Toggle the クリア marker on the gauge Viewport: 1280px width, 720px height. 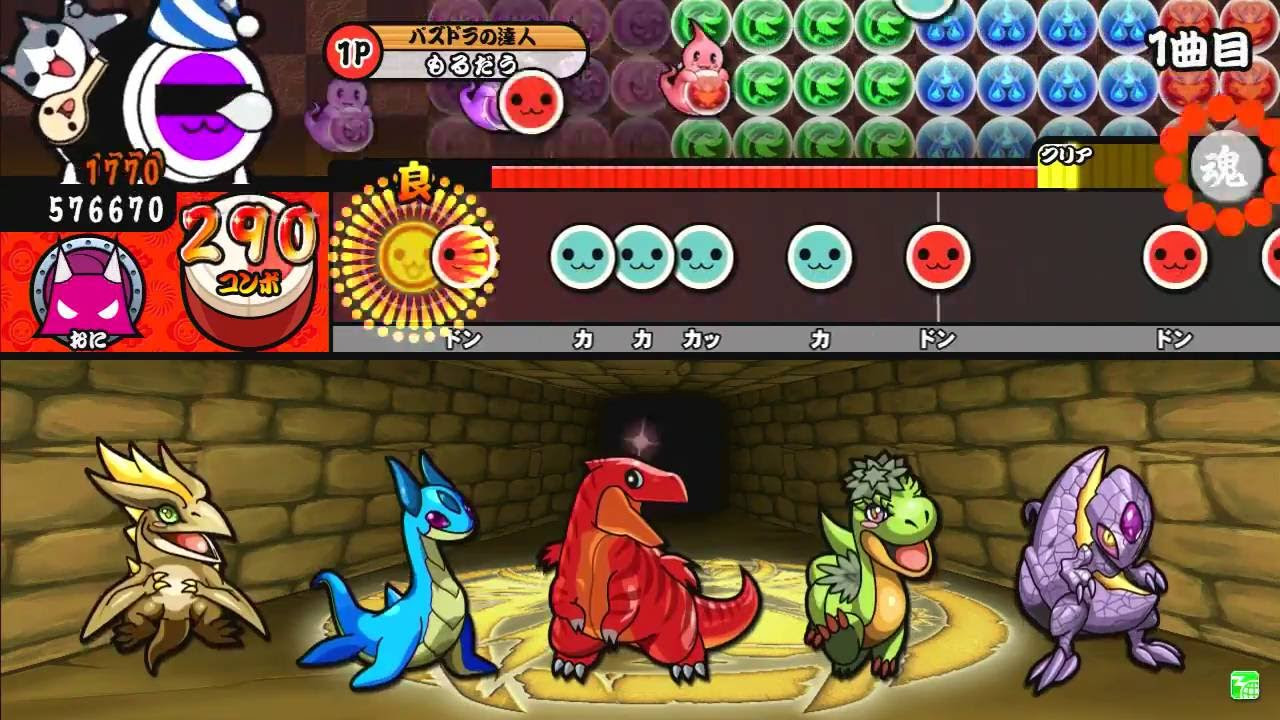tap(1063, 155)
